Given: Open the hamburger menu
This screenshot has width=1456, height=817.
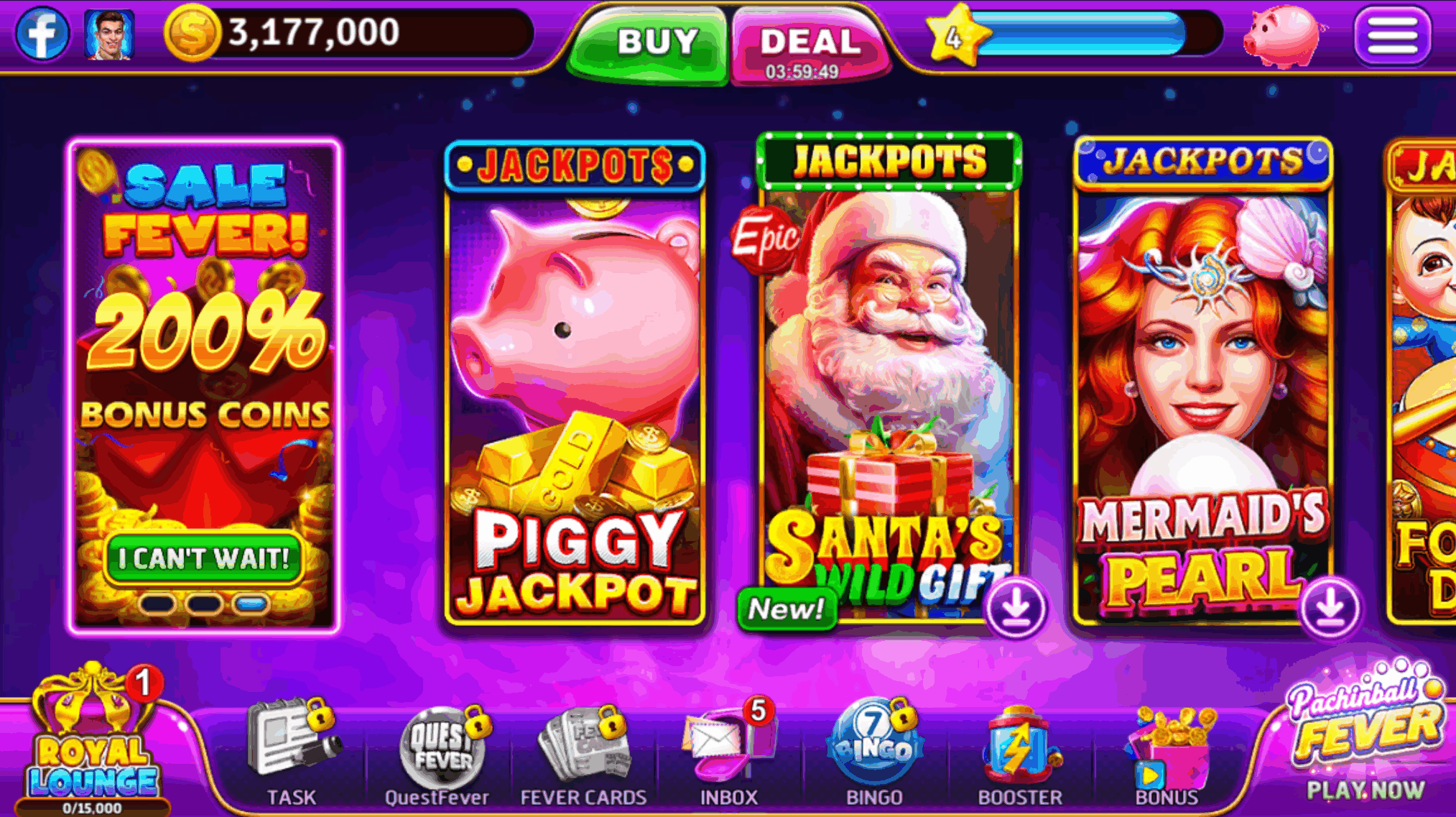Looking at the screenshot, I should pyautogui.click(x=1394, y=34).
